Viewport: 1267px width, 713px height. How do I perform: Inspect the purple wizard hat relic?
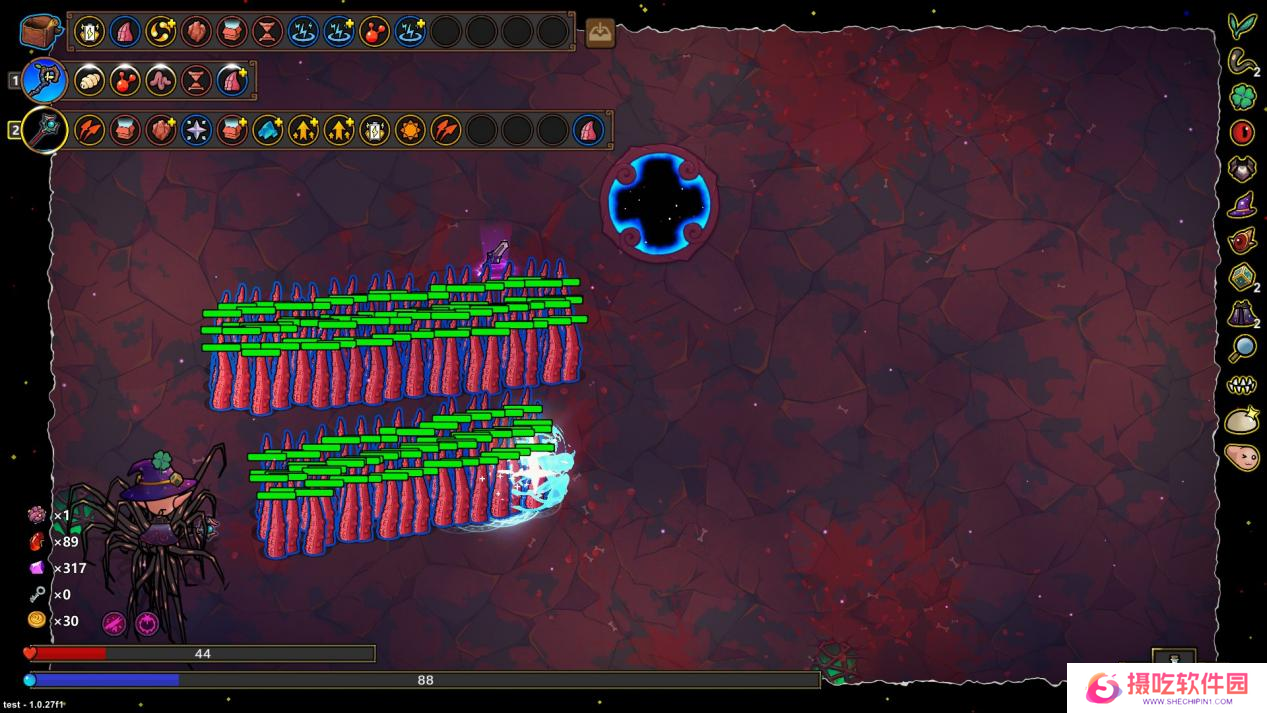(x=1242, y=205)
